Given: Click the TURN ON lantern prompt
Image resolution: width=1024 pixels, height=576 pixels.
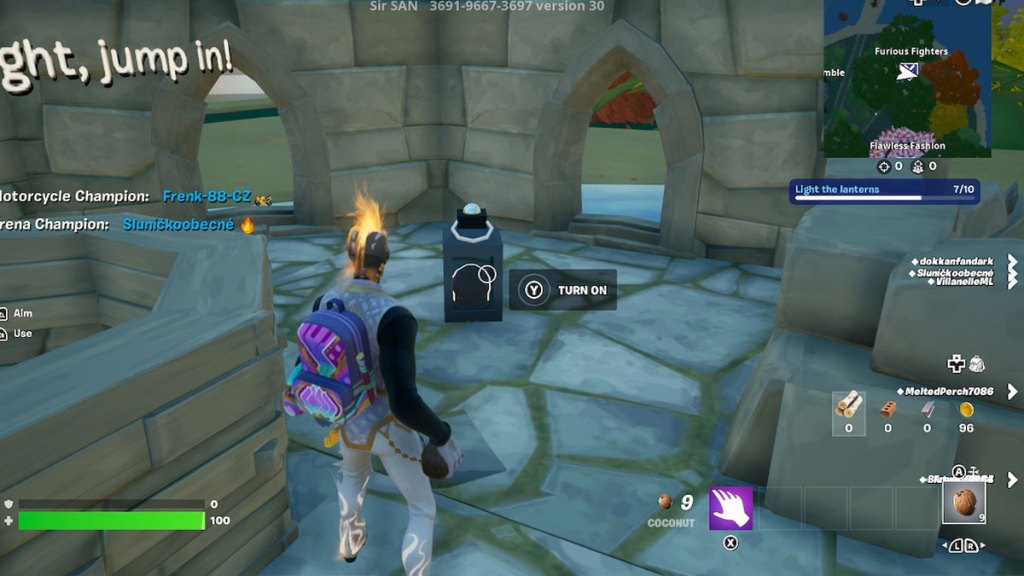Looking at the screenshot, I should (x=563, y=290).
